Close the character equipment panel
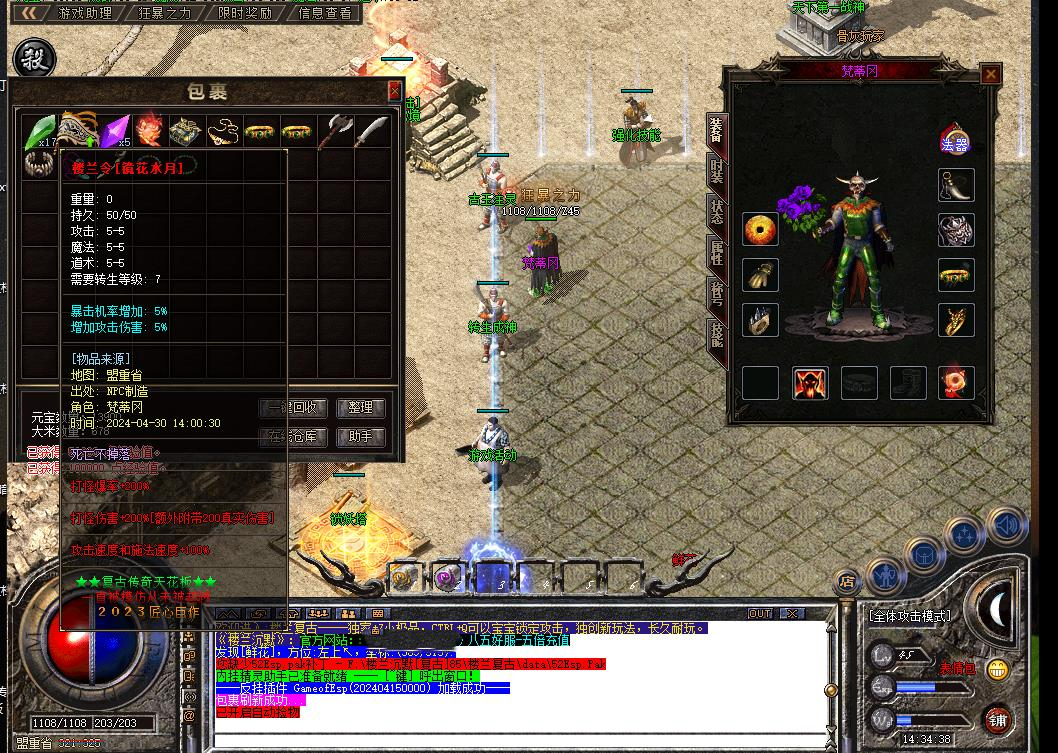 (990, 74)
